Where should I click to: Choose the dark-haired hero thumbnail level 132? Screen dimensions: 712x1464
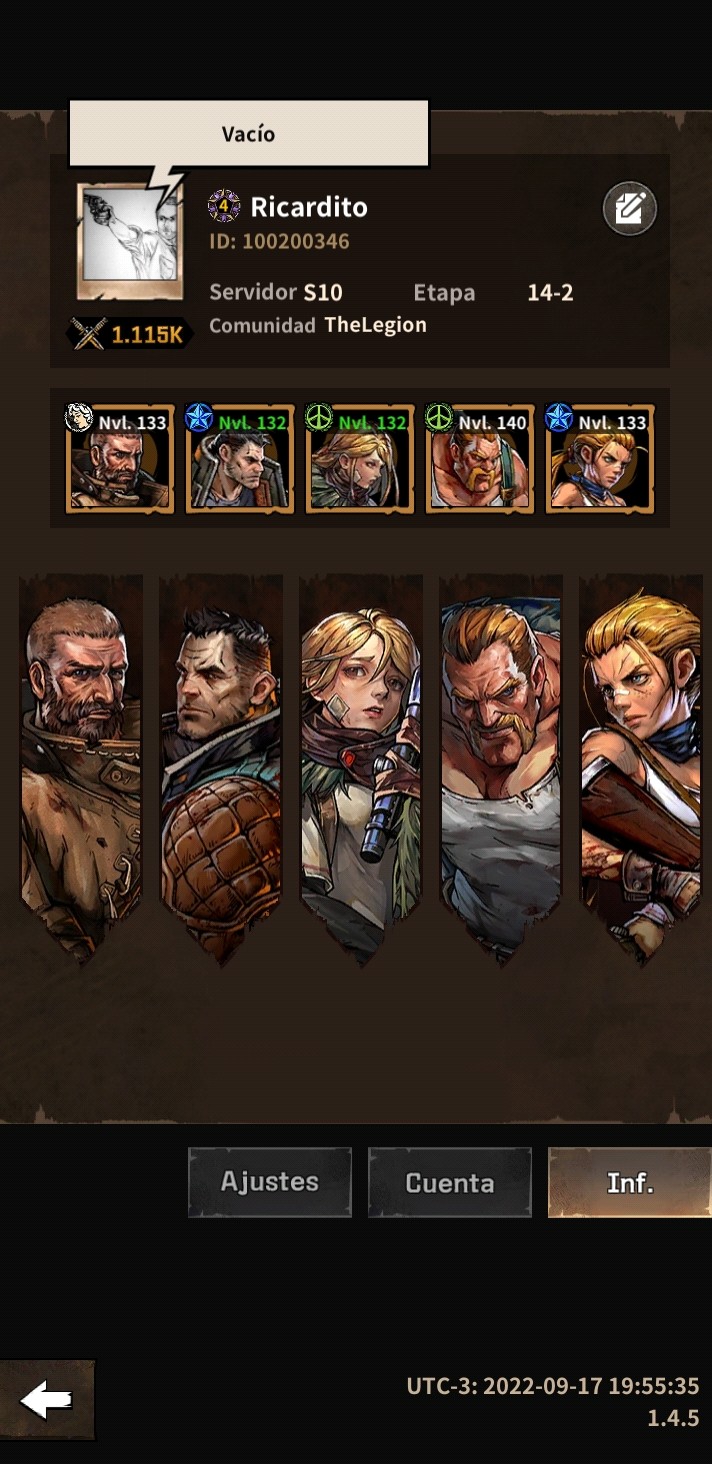point(240,460)
